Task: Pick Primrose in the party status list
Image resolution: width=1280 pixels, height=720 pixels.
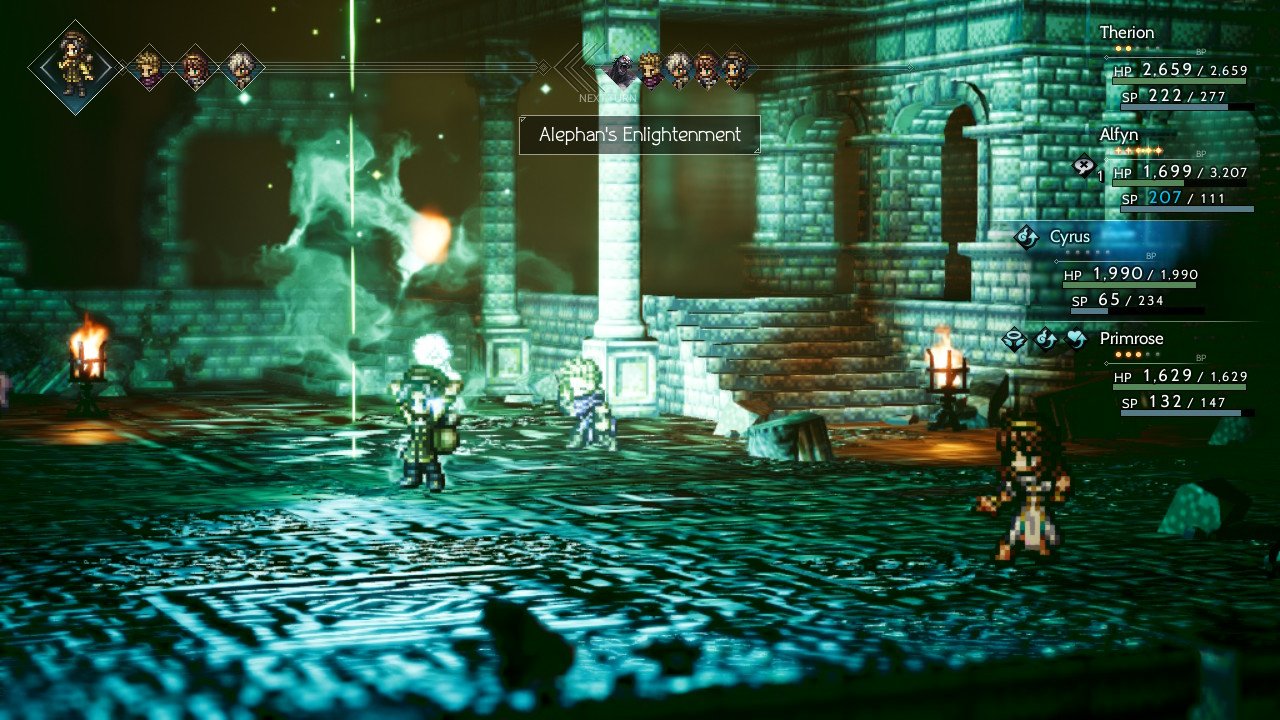Action: (1131, 339)
